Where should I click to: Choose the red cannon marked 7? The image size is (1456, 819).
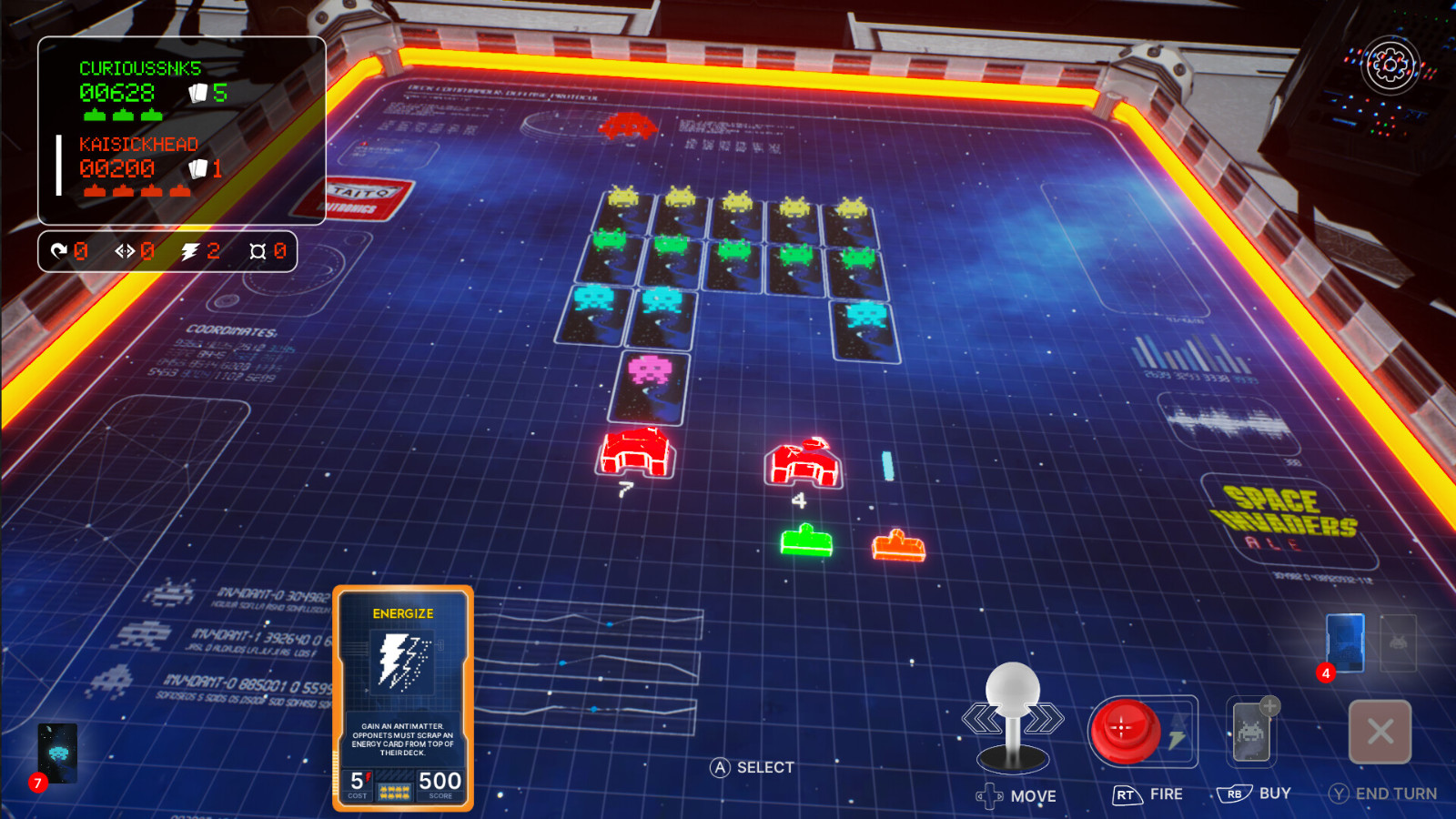pos(636,451)
